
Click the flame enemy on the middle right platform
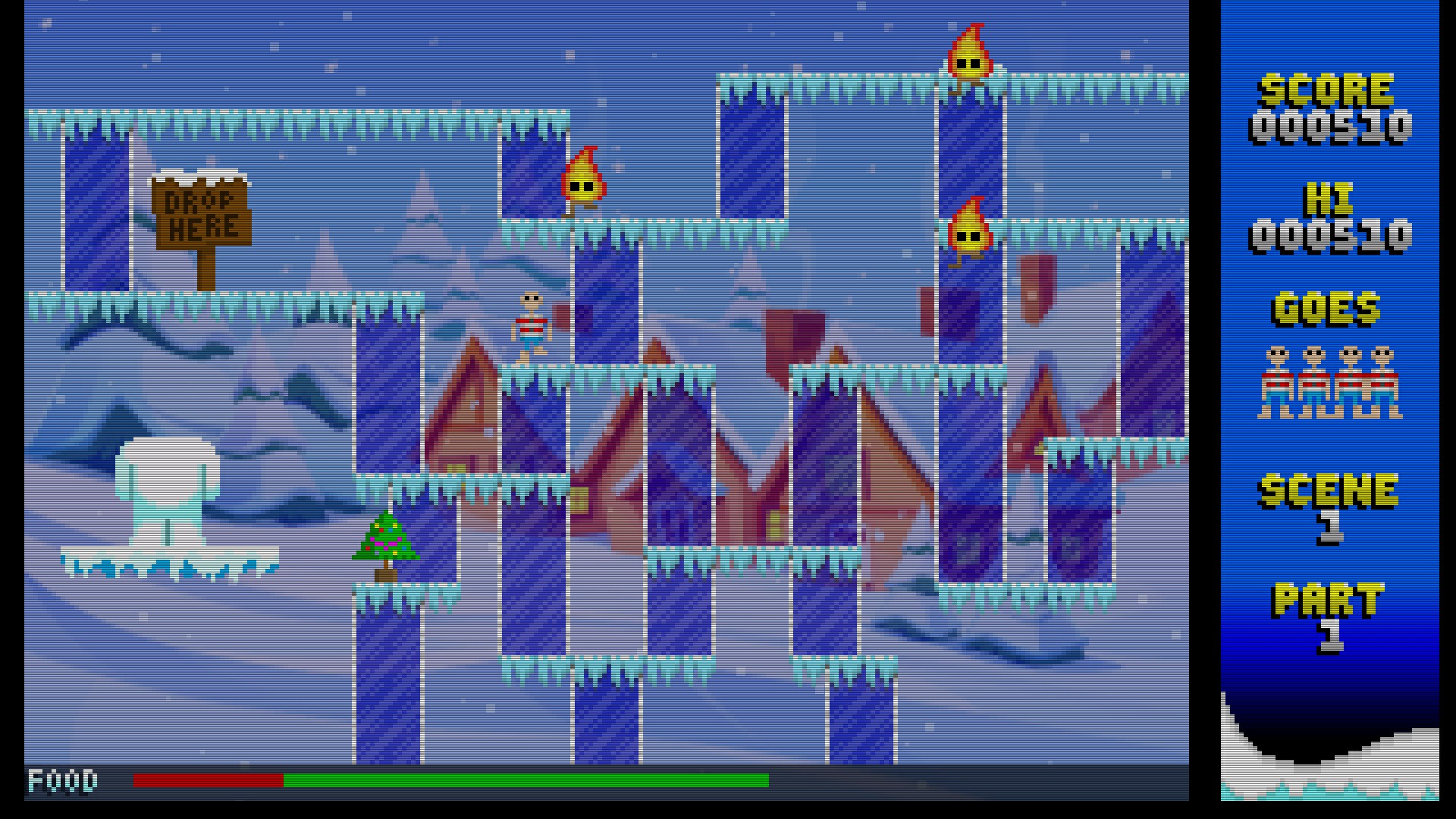(x=971, y=231)
